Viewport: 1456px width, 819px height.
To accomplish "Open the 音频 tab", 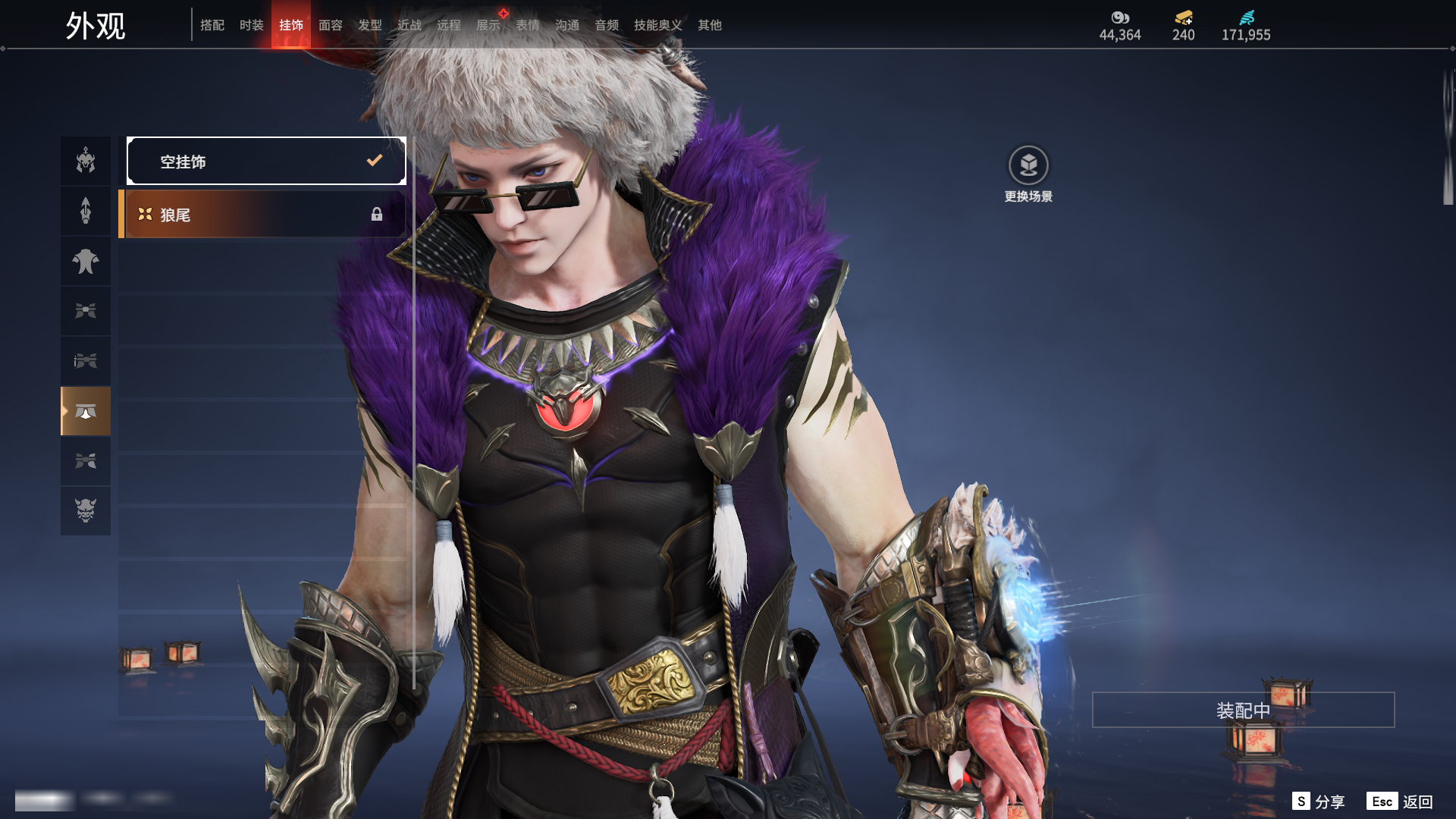I will tap(607, 25).
